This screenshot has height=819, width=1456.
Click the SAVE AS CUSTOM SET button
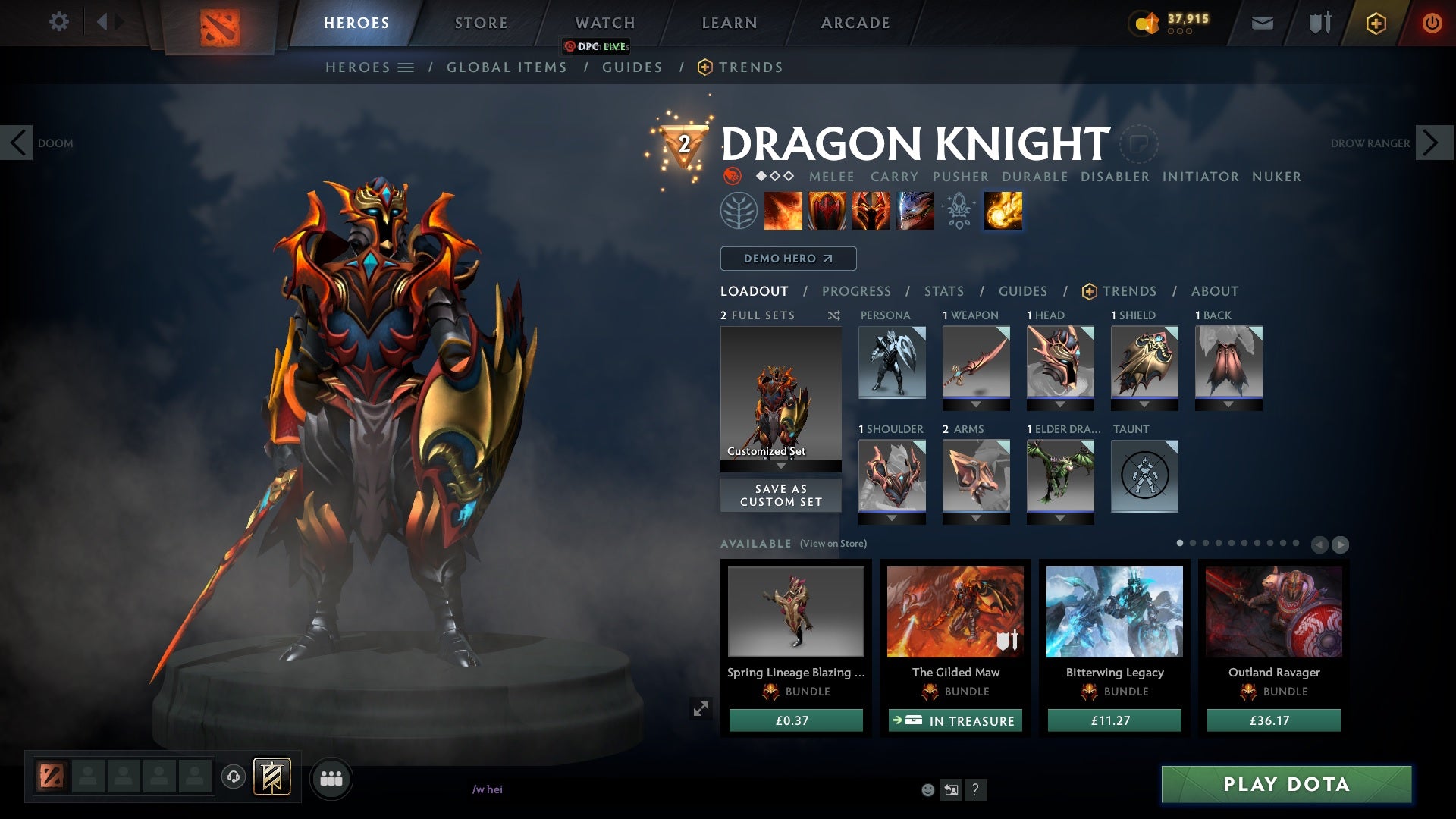pyautogui.click(x=780, y=495)
